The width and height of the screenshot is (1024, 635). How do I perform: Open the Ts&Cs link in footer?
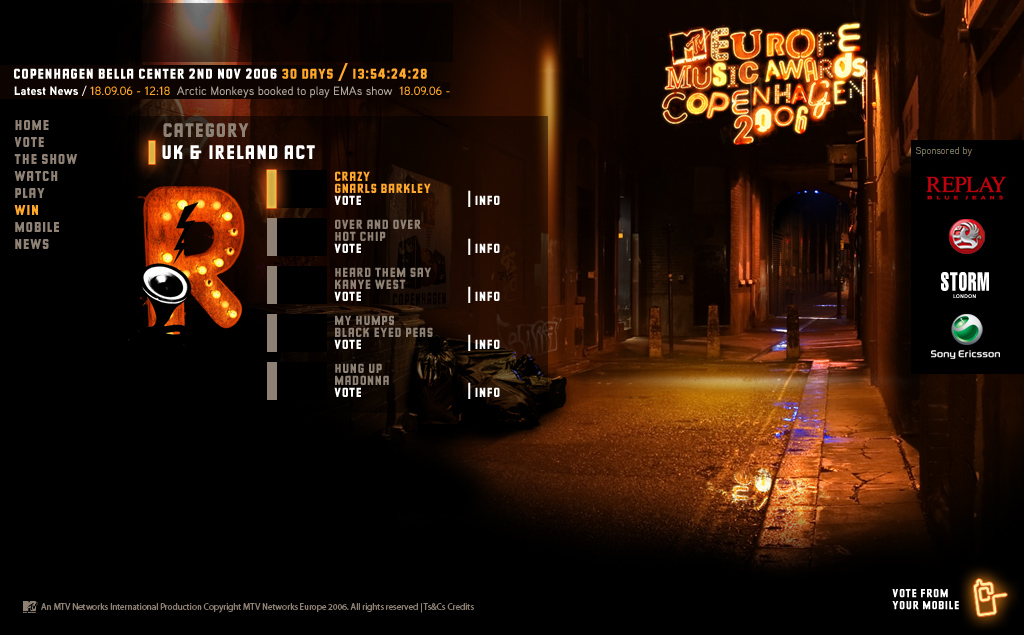click(x=434, y=607)
